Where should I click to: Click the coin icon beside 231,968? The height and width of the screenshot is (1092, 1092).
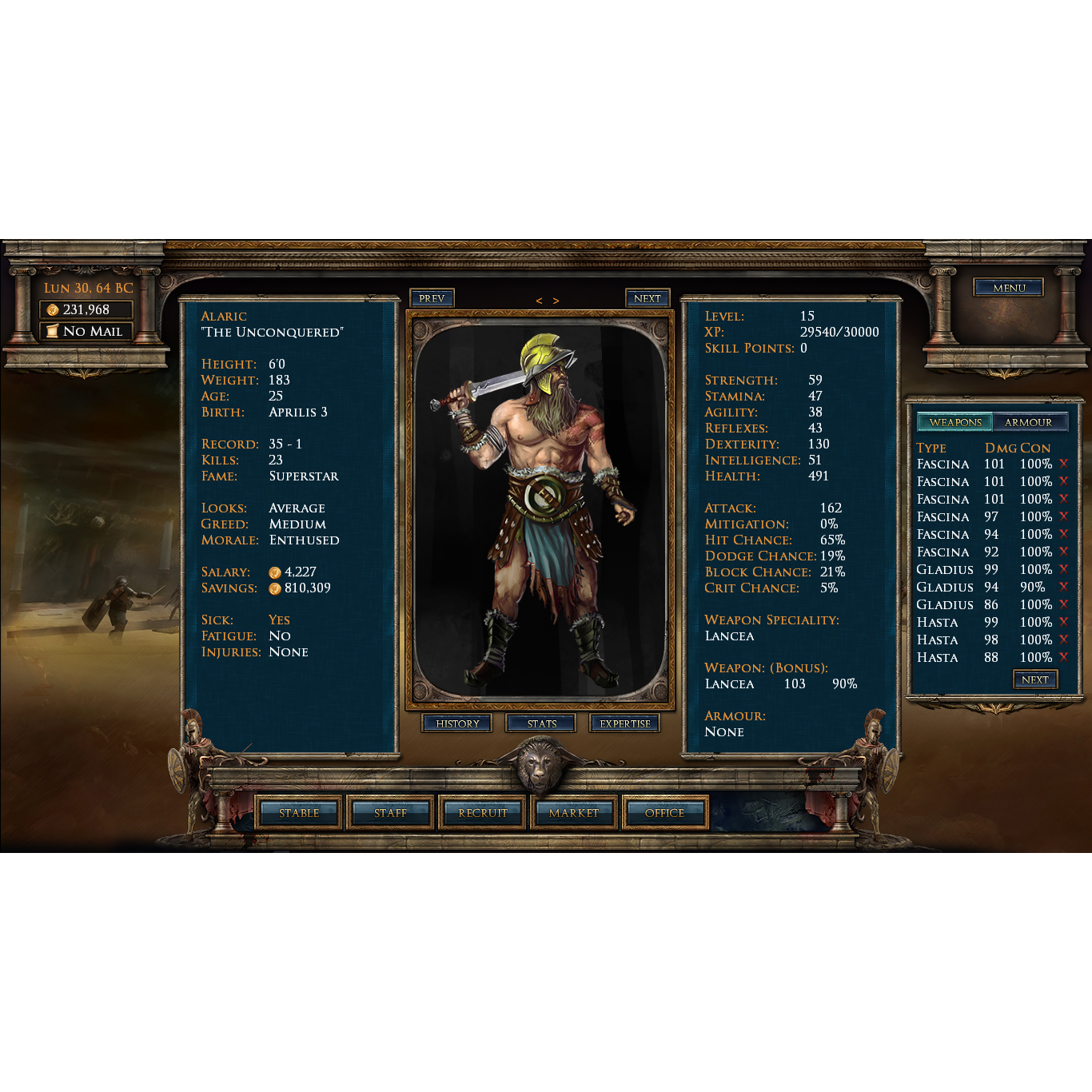tap(54, 309)
